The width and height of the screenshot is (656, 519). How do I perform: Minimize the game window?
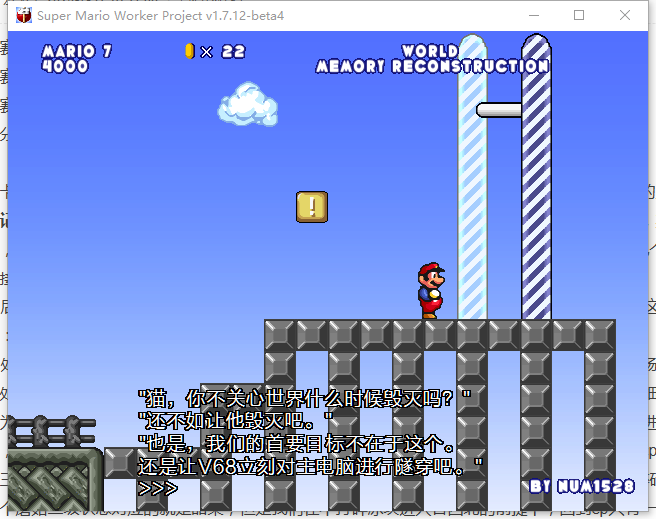coord(533,15)
